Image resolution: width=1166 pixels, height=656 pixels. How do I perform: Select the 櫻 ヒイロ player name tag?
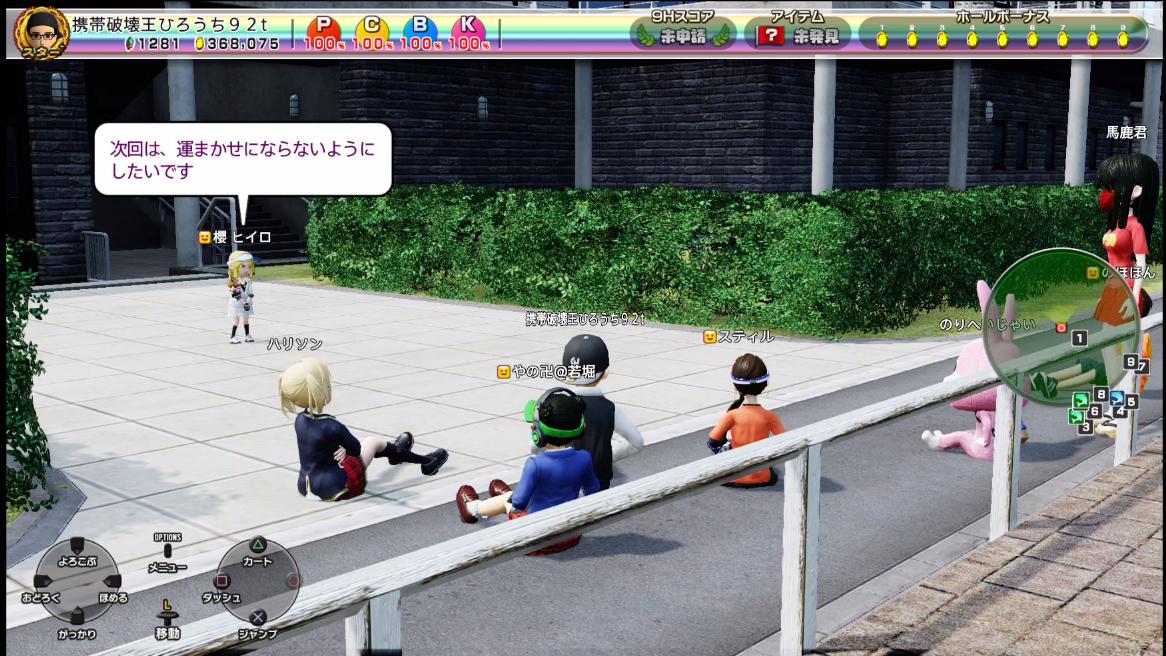236,237
